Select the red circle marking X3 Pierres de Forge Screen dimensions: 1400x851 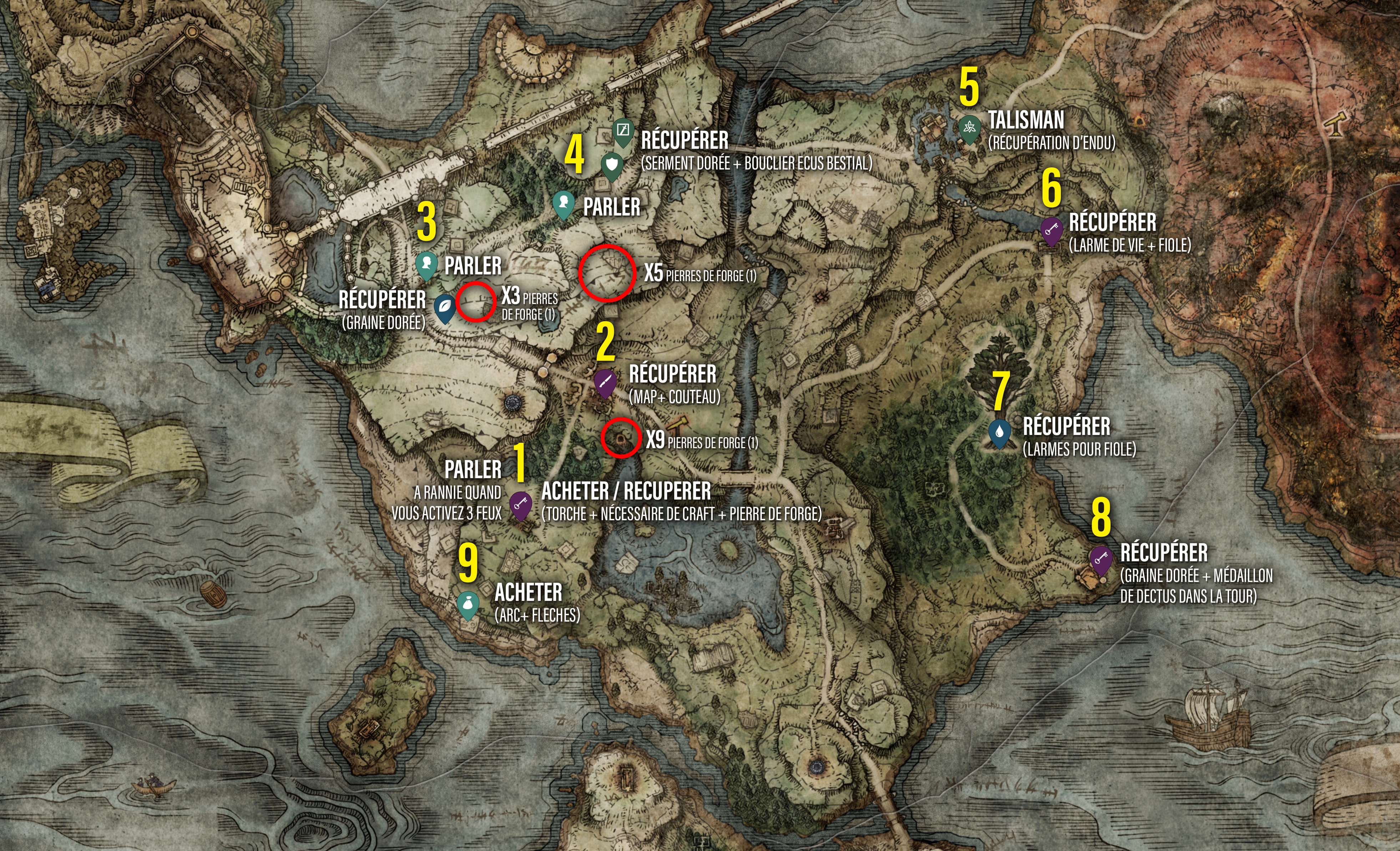476,300
